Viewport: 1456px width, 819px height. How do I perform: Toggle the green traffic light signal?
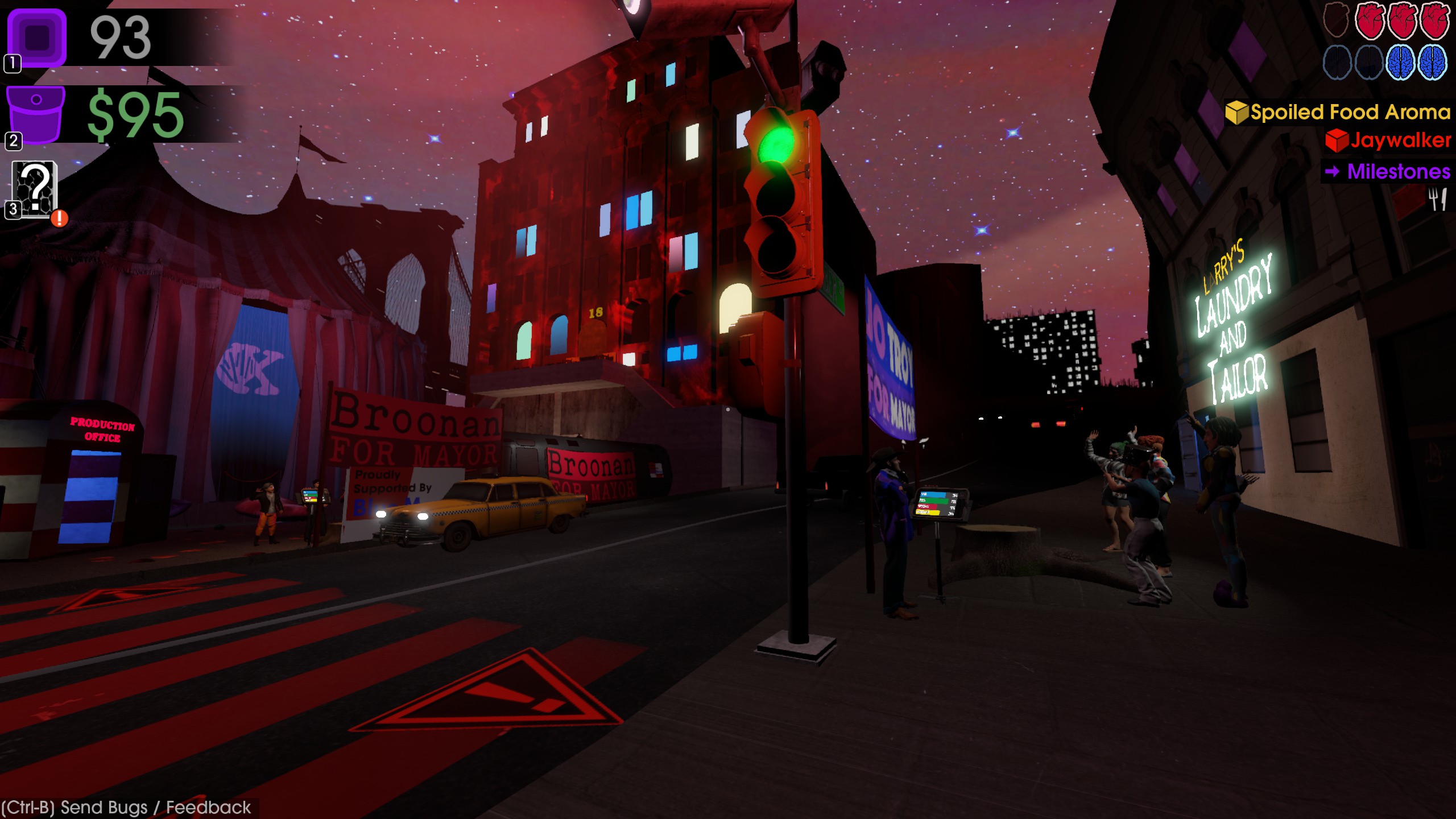776,143
